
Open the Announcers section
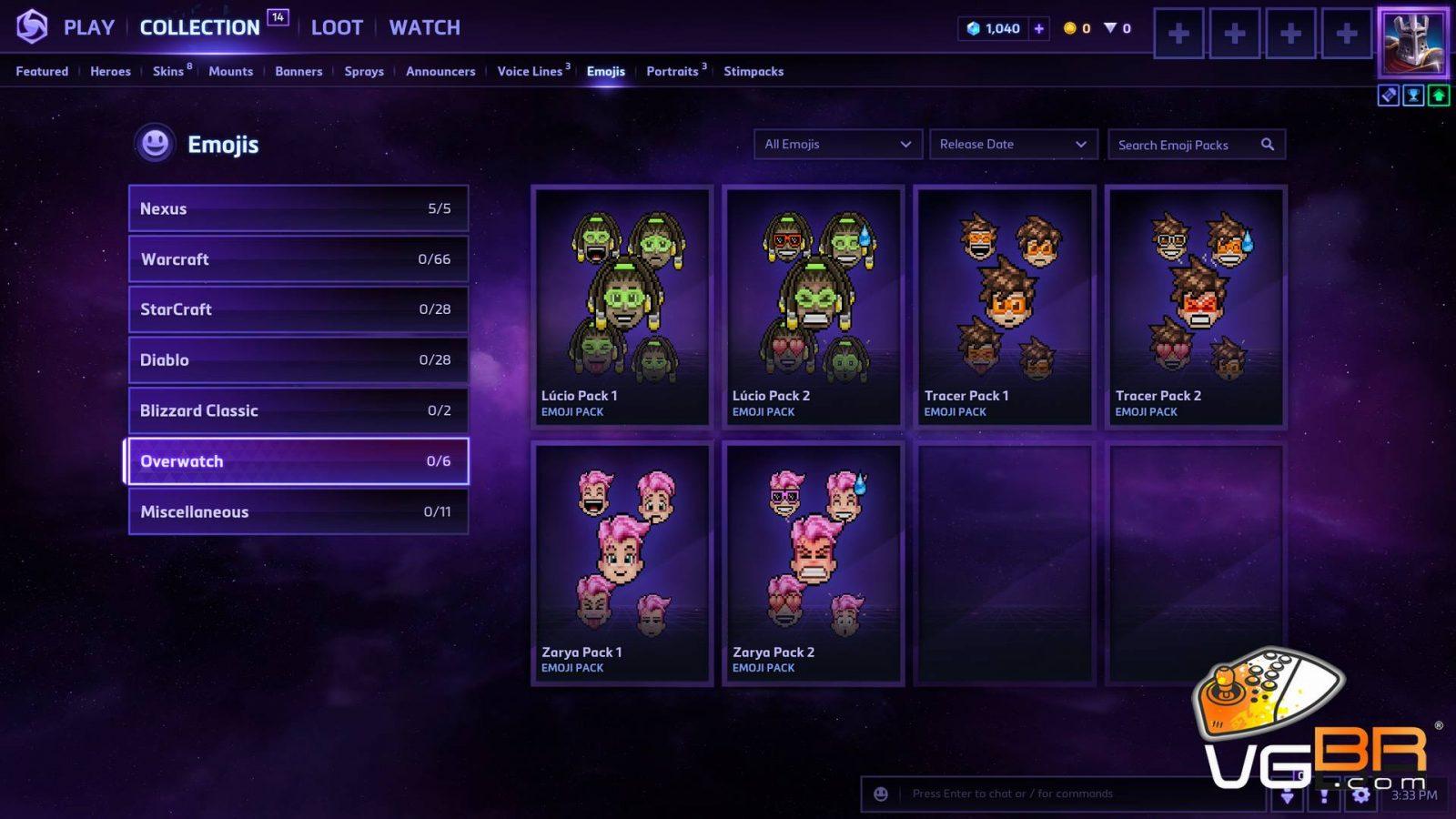pyautogui.click(x=440, y=71)
